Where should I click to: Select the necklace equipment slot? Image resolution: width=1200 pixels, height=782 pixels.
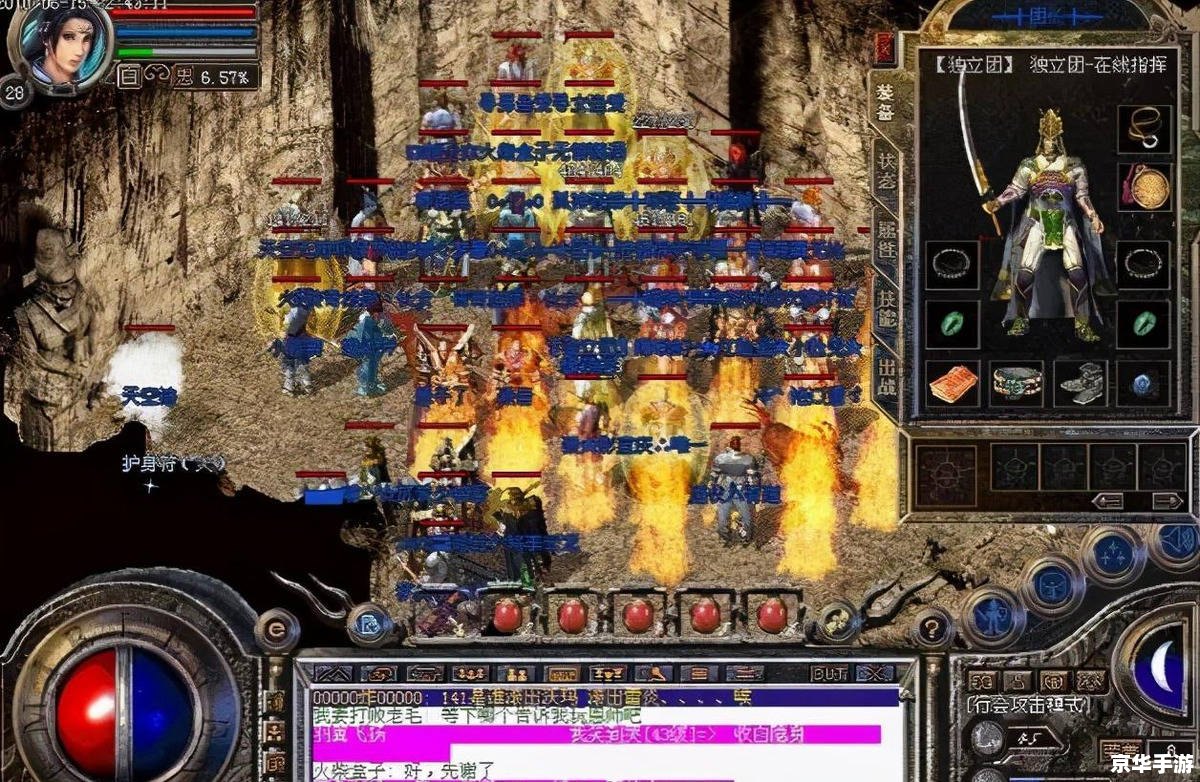coord(1143,128)
